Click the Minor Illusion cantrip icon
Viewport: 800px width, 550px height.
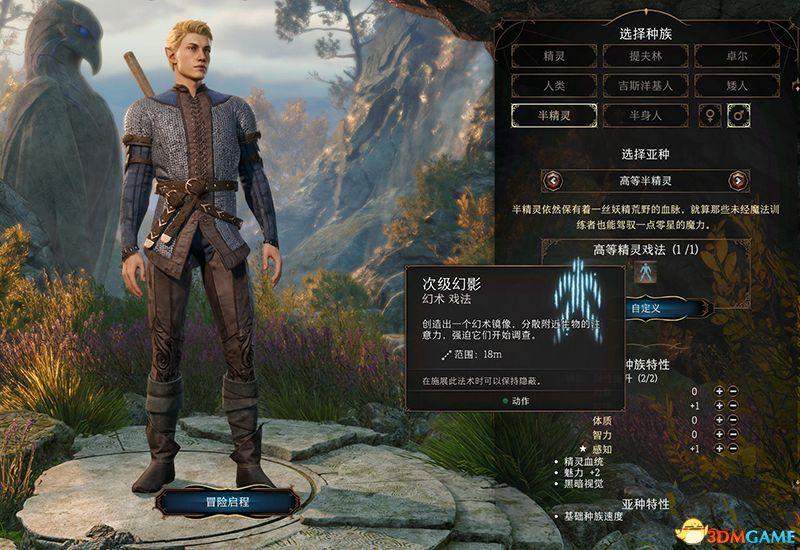pyautogui.click(x=646, y=271)
